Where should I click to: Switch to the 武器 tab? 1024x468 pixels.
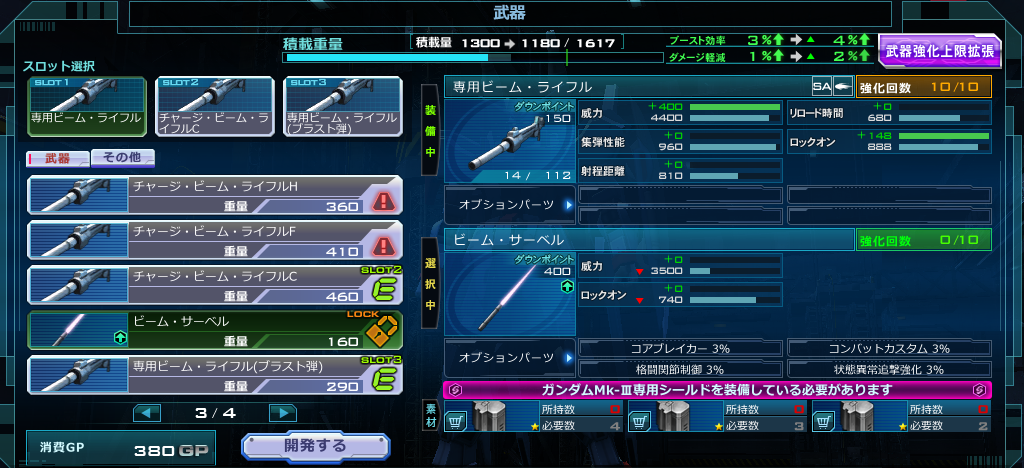pyautogui.click(x=58, y=157)
